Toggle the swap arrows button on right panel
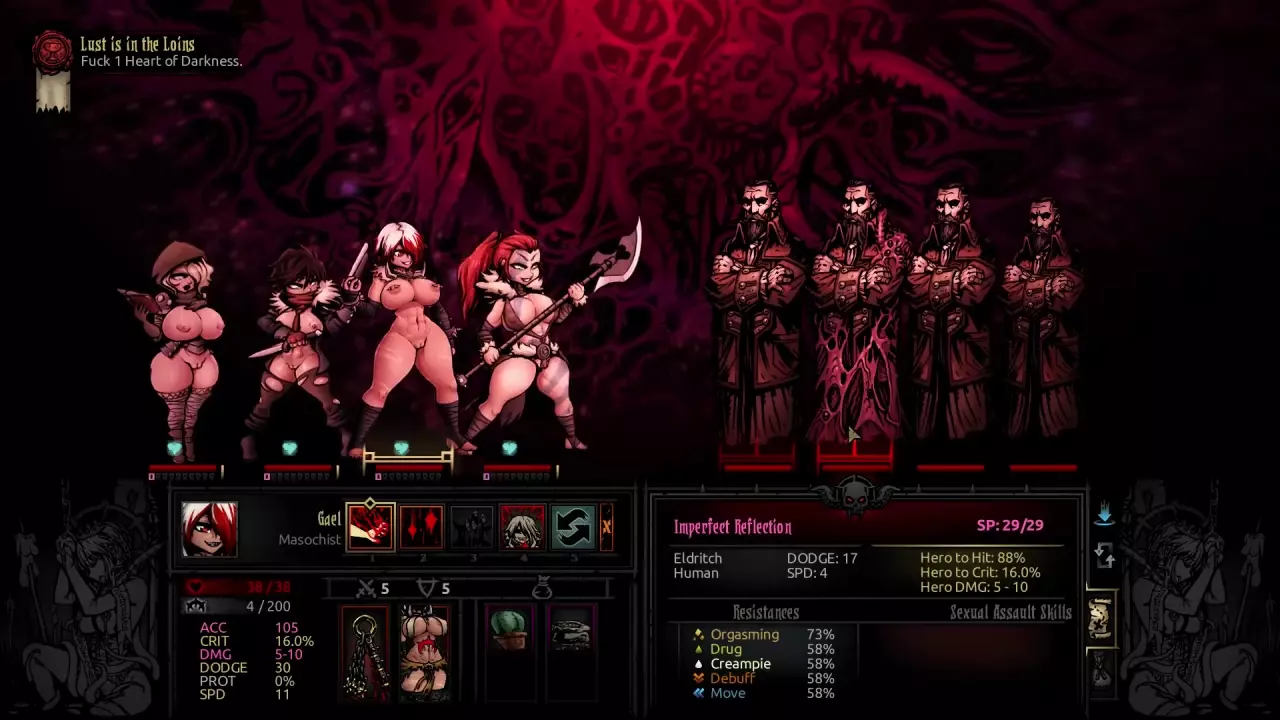Screen dimensions: 1280x720 point(1104,555)
